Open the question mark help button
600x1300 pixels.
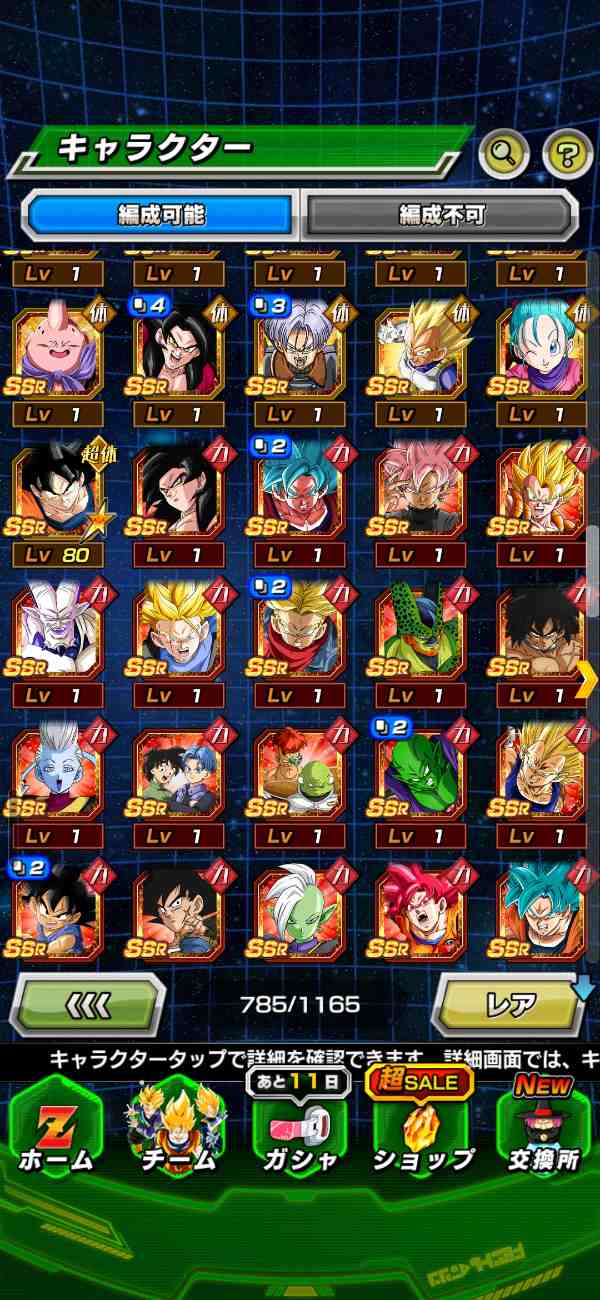click(567, 153)
